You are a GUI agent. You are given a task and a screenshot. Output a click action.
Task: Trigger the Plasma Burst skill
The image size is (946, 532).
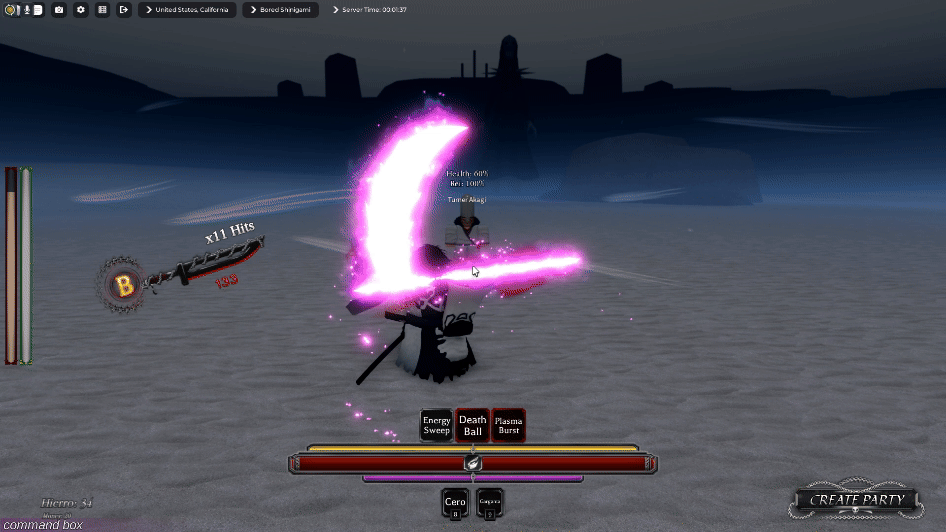point(508,425)
